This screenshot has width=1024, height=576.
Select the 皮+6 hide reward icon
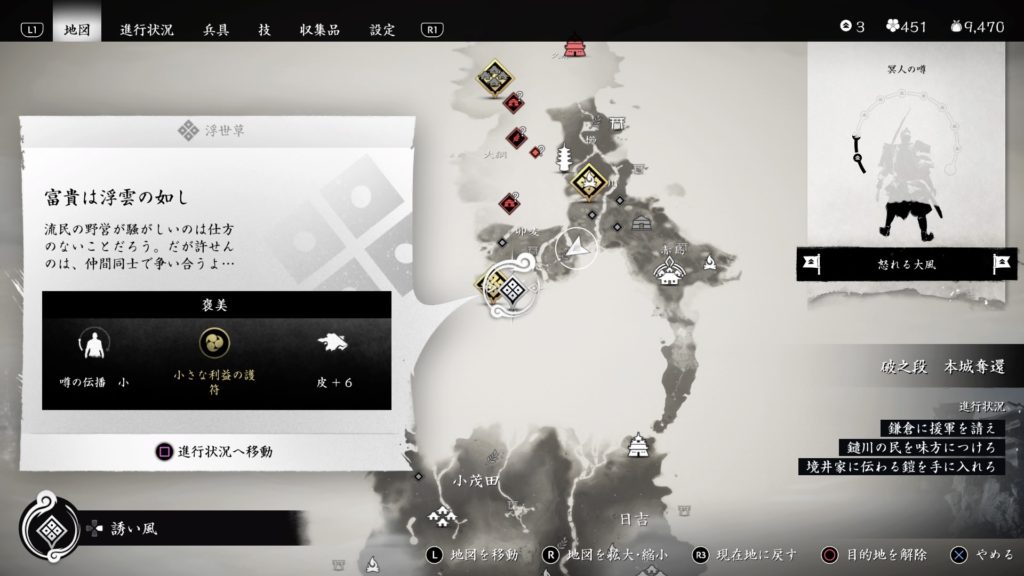pos(331,343)
